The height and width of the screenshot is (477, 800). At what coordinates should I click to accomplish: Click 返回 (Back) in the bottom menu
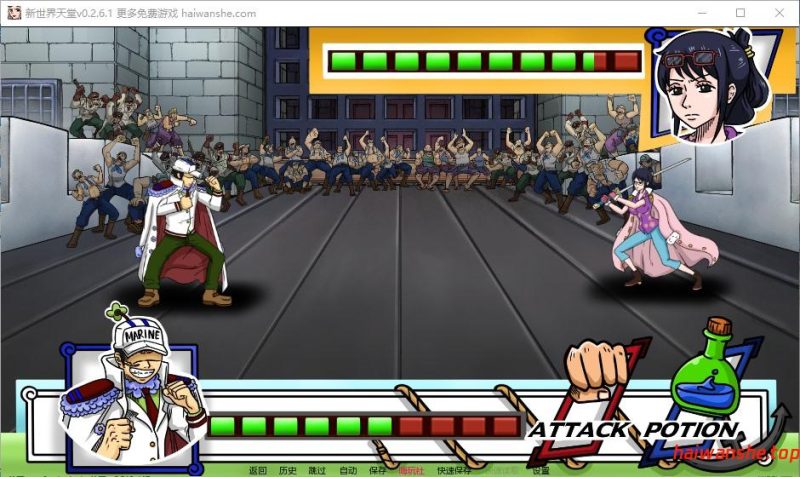258,470
